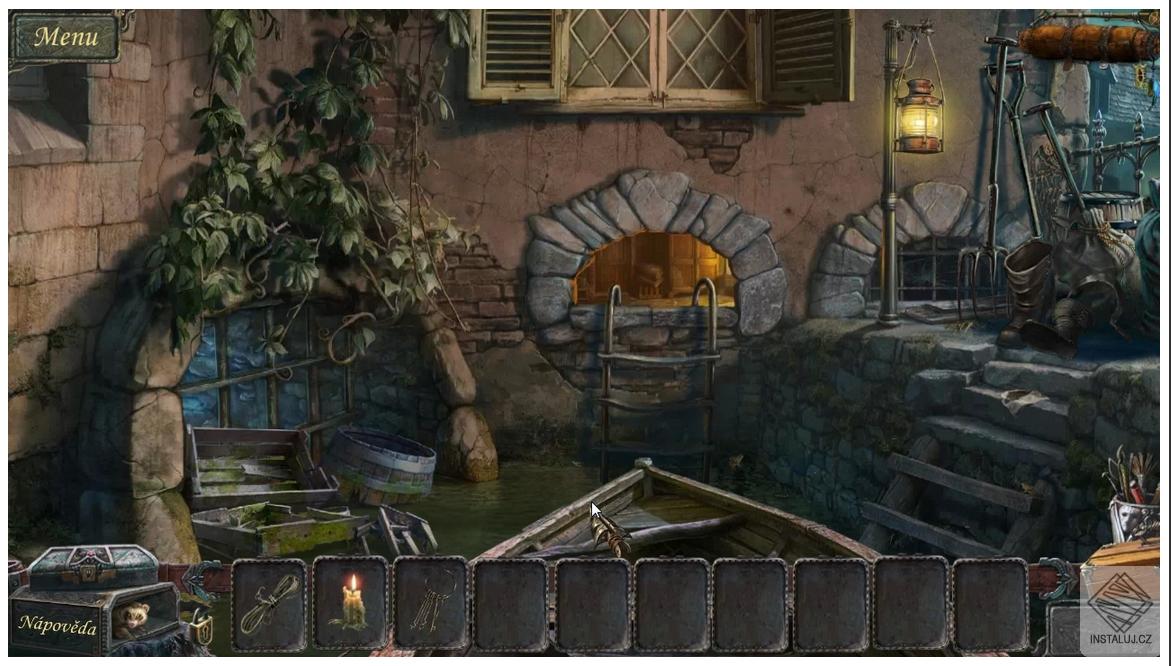Open the Menu button
Screen dimensions: 1171x666
[66, 38]
